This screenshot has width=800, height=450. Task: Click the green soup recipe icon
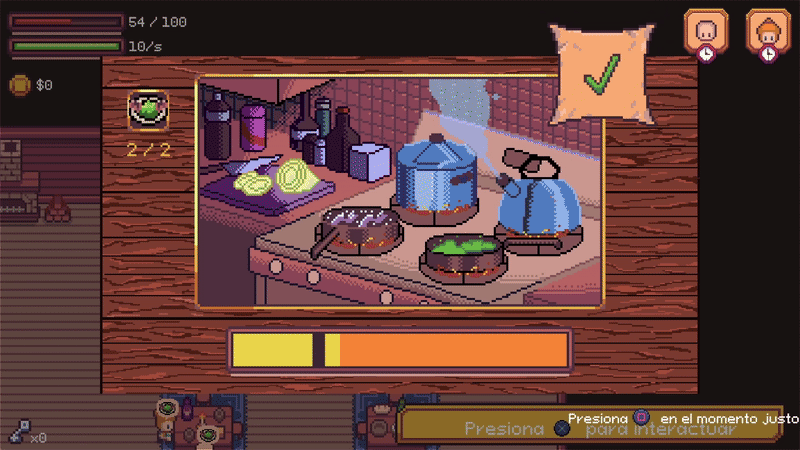[148, 109]
